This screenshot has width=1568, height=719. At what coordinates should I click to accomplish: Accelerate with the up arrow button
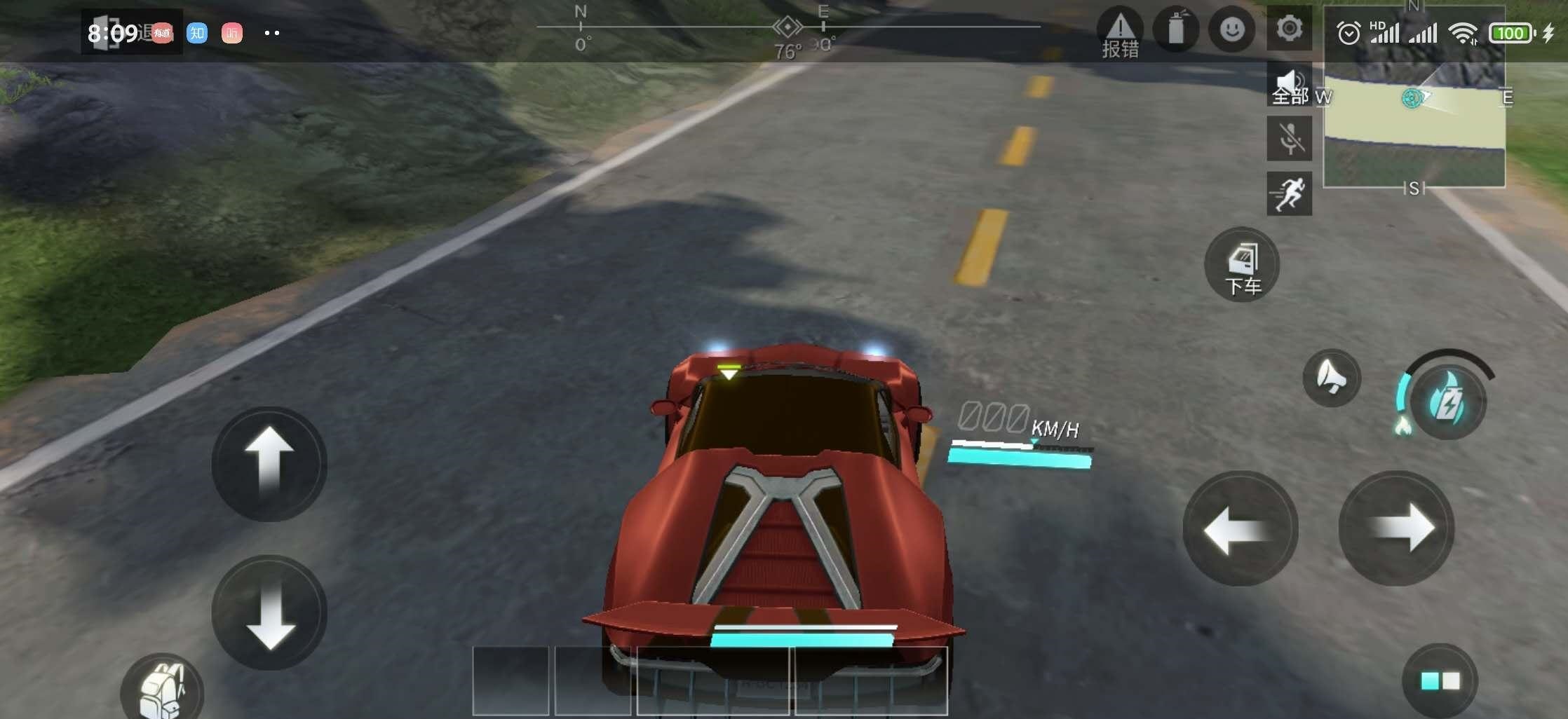tap(269, 464)
